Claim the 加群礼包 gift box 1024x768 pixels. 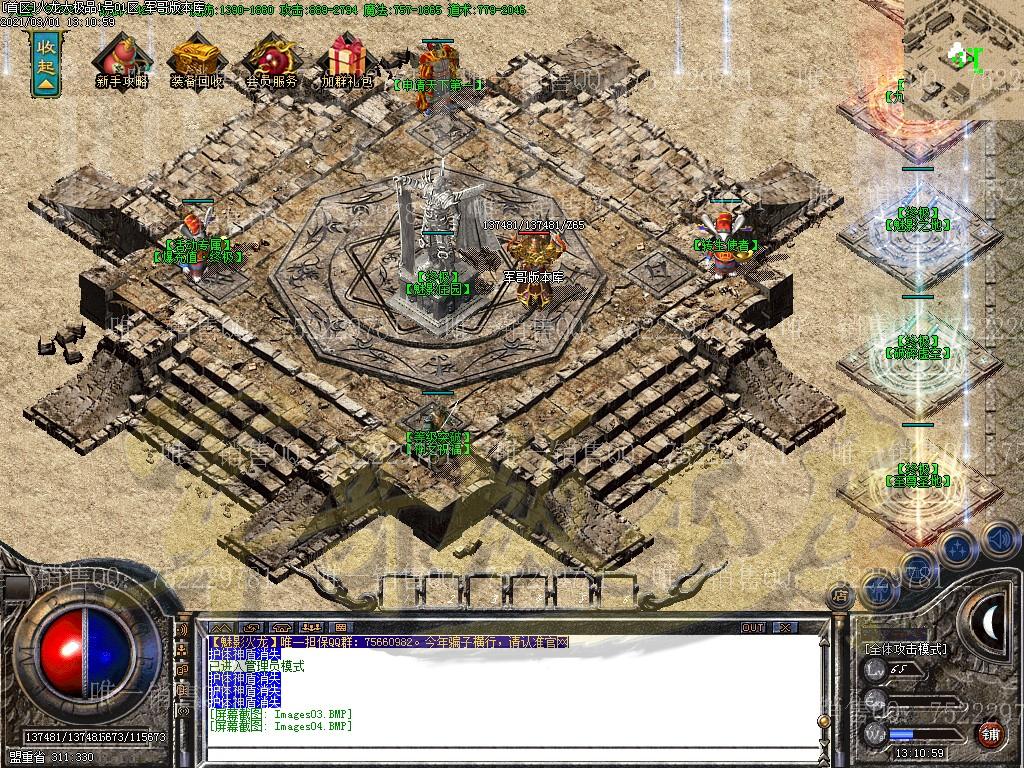346,60
